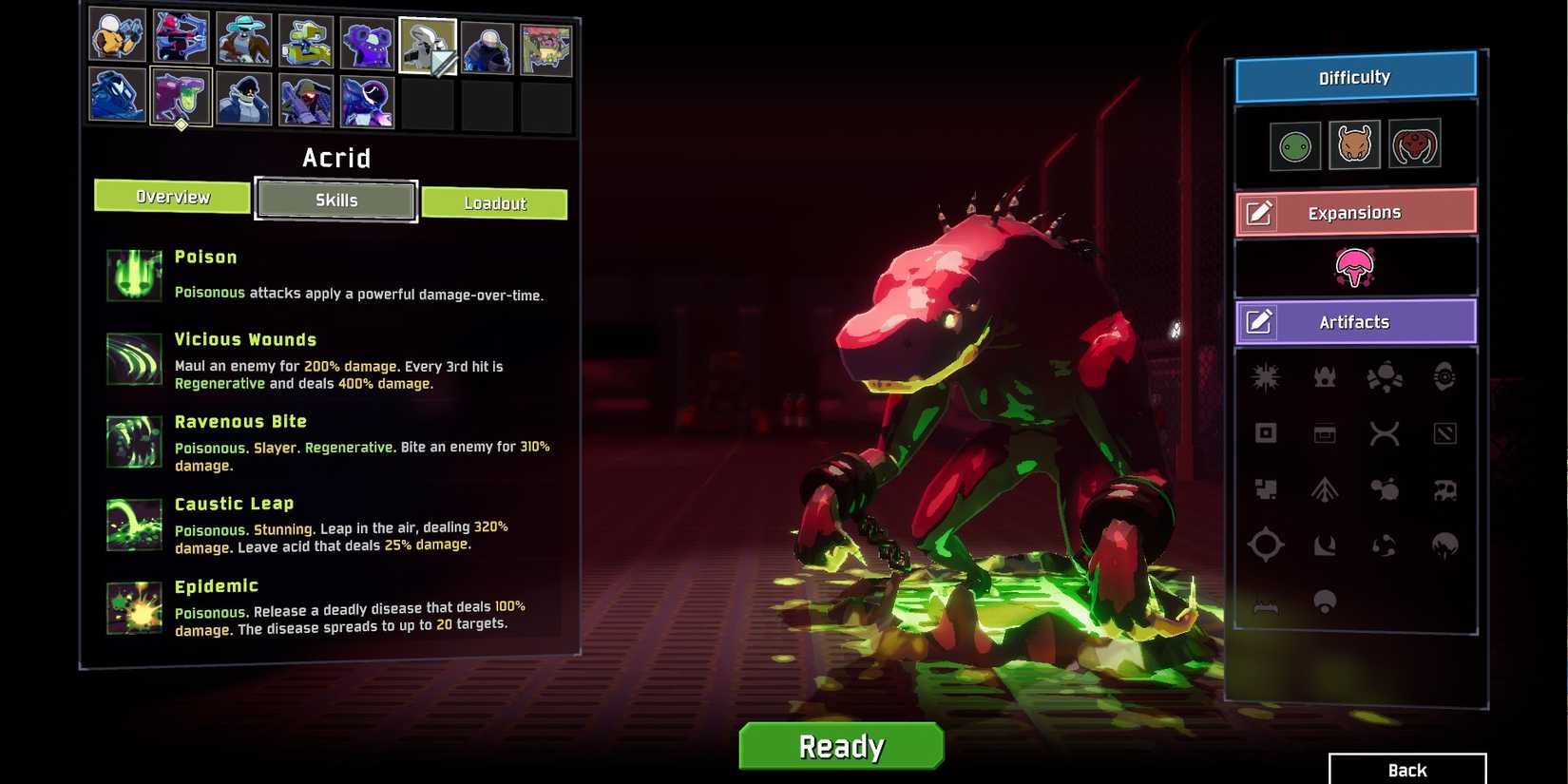Select the Rainstorm difficulty icon

click(1354, 143)
